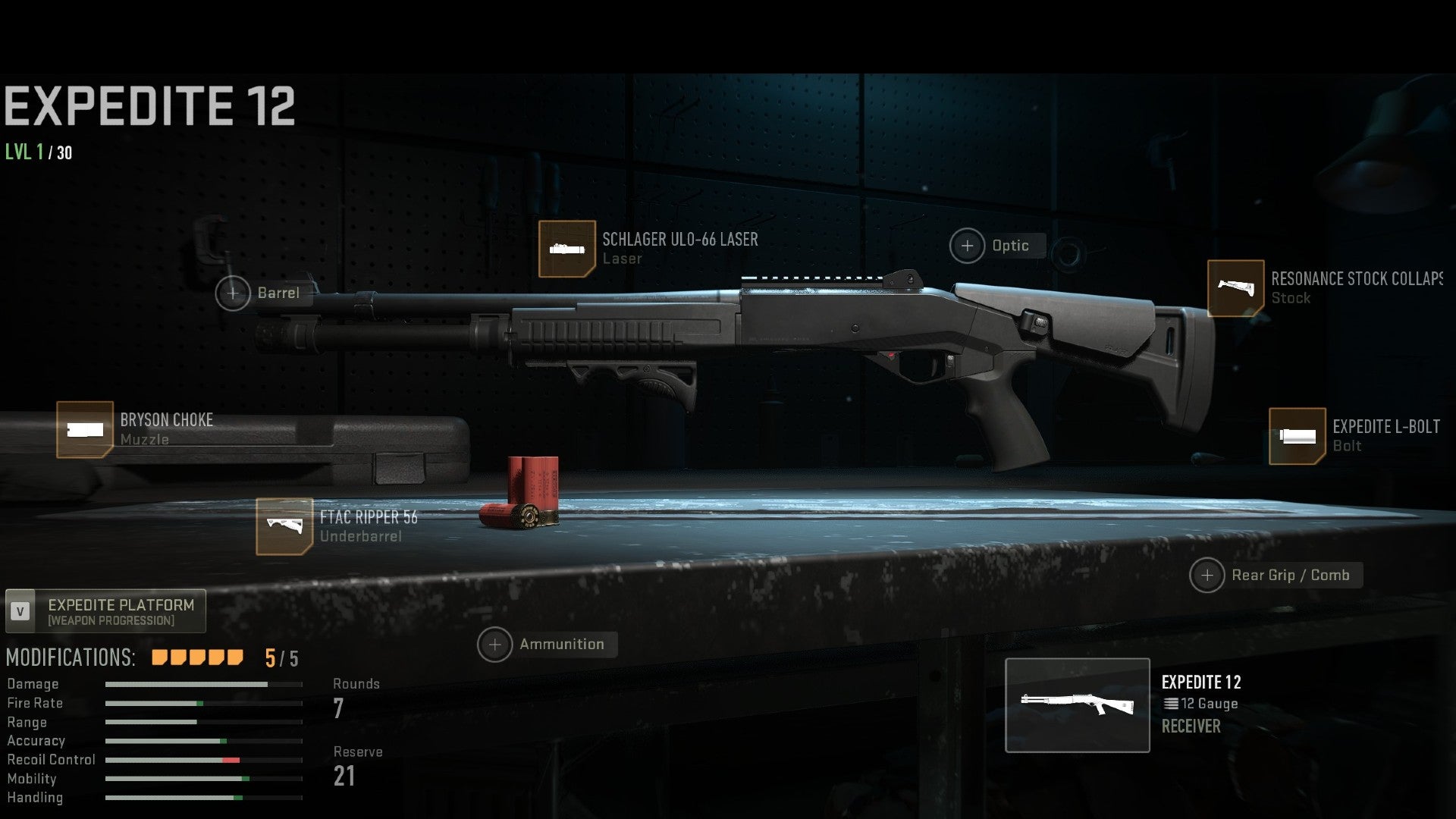
Task: Select the Expedite 12 receiver thumbnail
Action: (x=1077, y=705)
